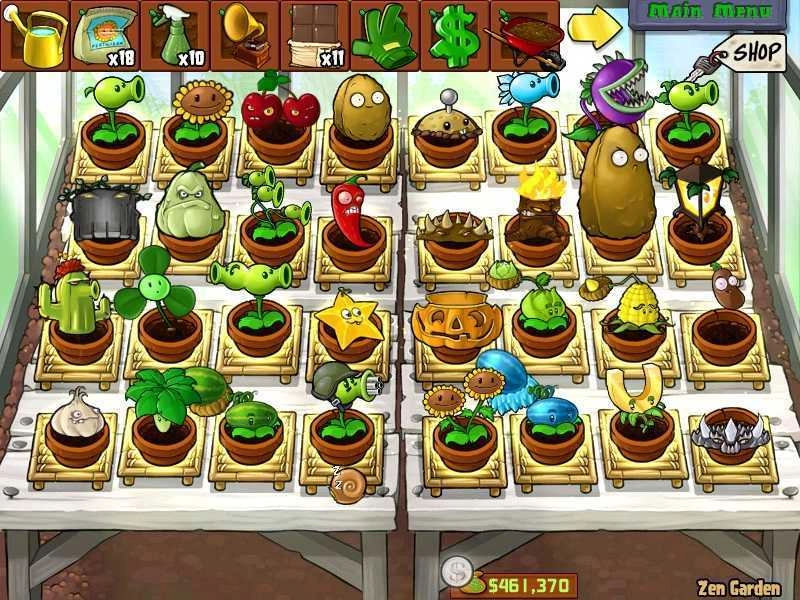The image size is (800, 600).
Task: Select the wheelbarrow tool
Action: click(524, 35)
